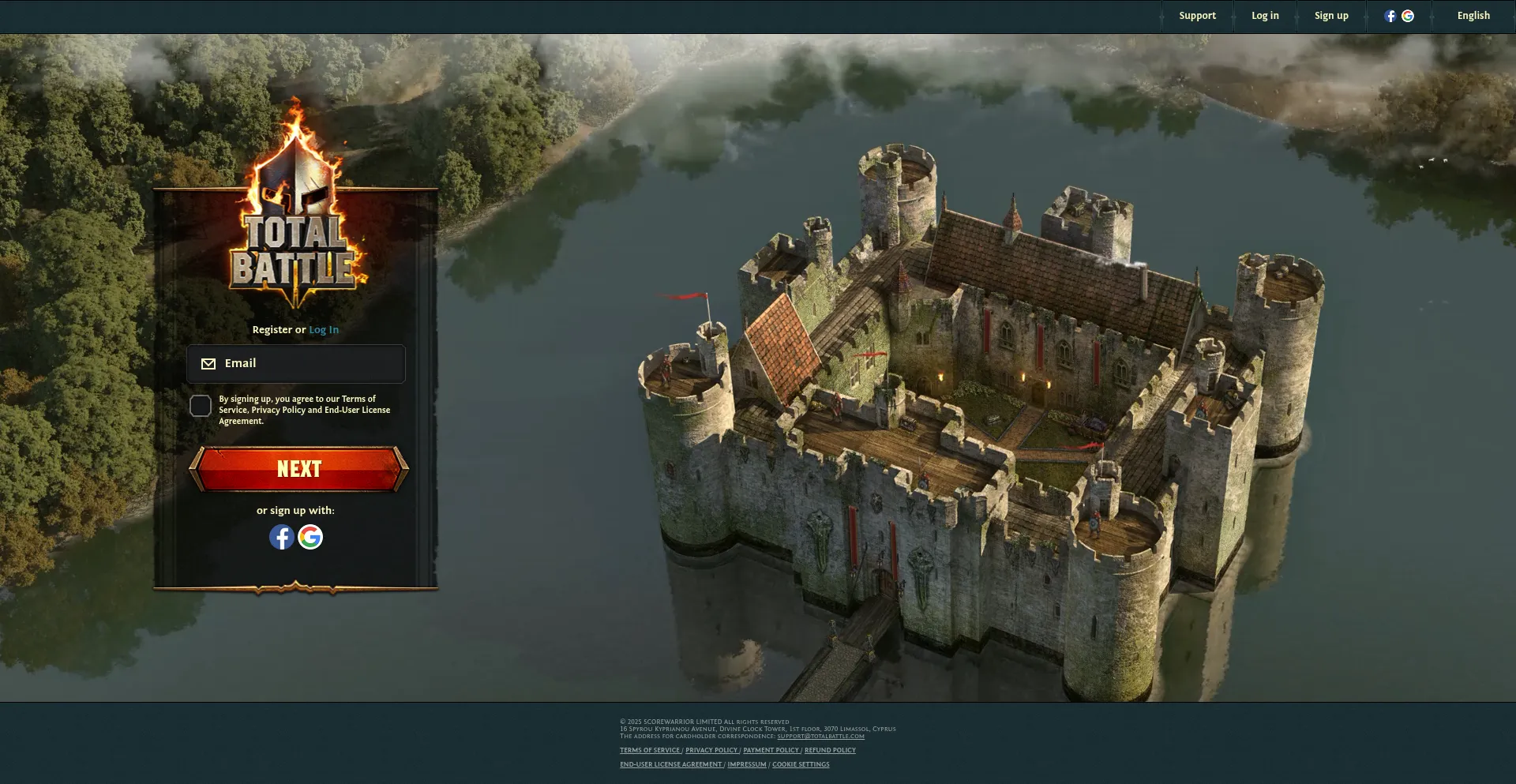Image resolution: width=1516 pixels, height=784 pixels.
Task: Open the English language selector
Action: [1473, 16]
